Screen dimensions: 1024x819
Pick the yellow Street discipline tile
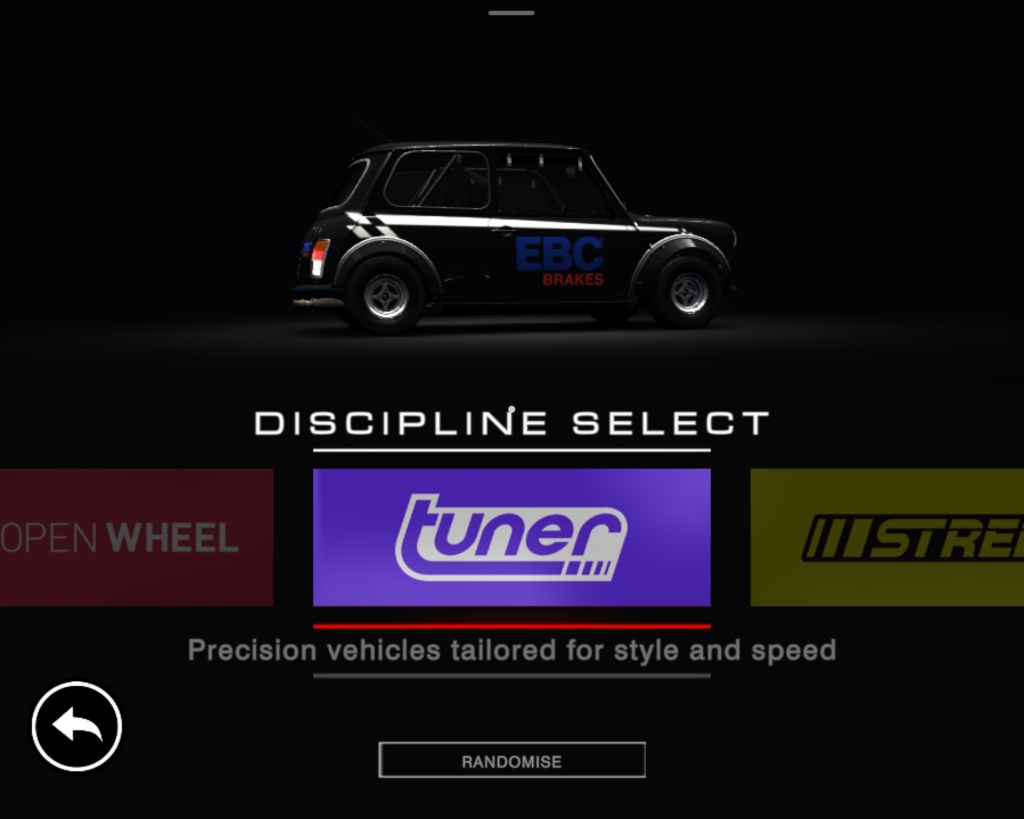[887, 537]
